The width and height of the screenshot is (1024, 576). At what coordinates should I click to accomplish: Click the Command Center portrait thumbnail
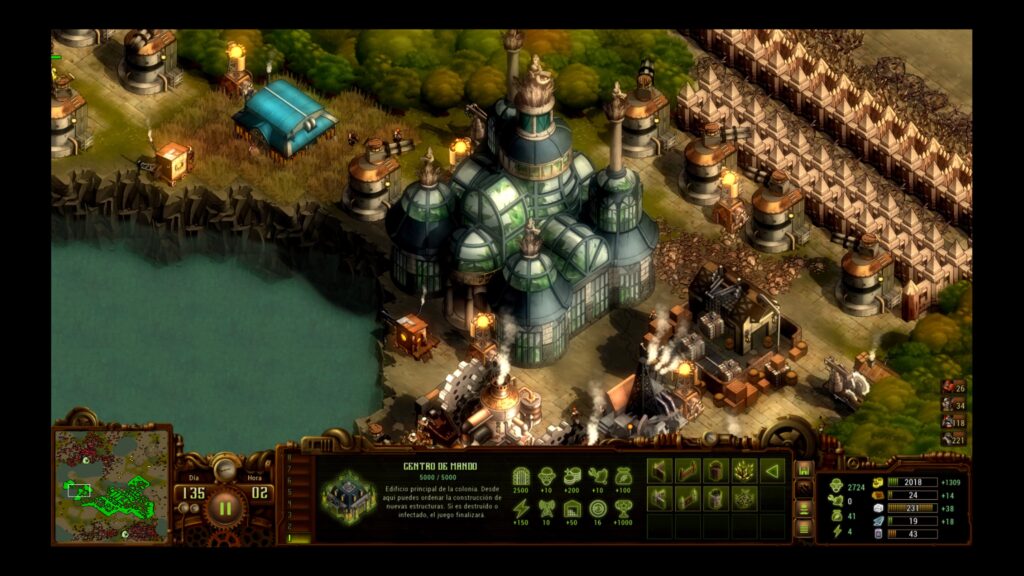coord(348,497)
